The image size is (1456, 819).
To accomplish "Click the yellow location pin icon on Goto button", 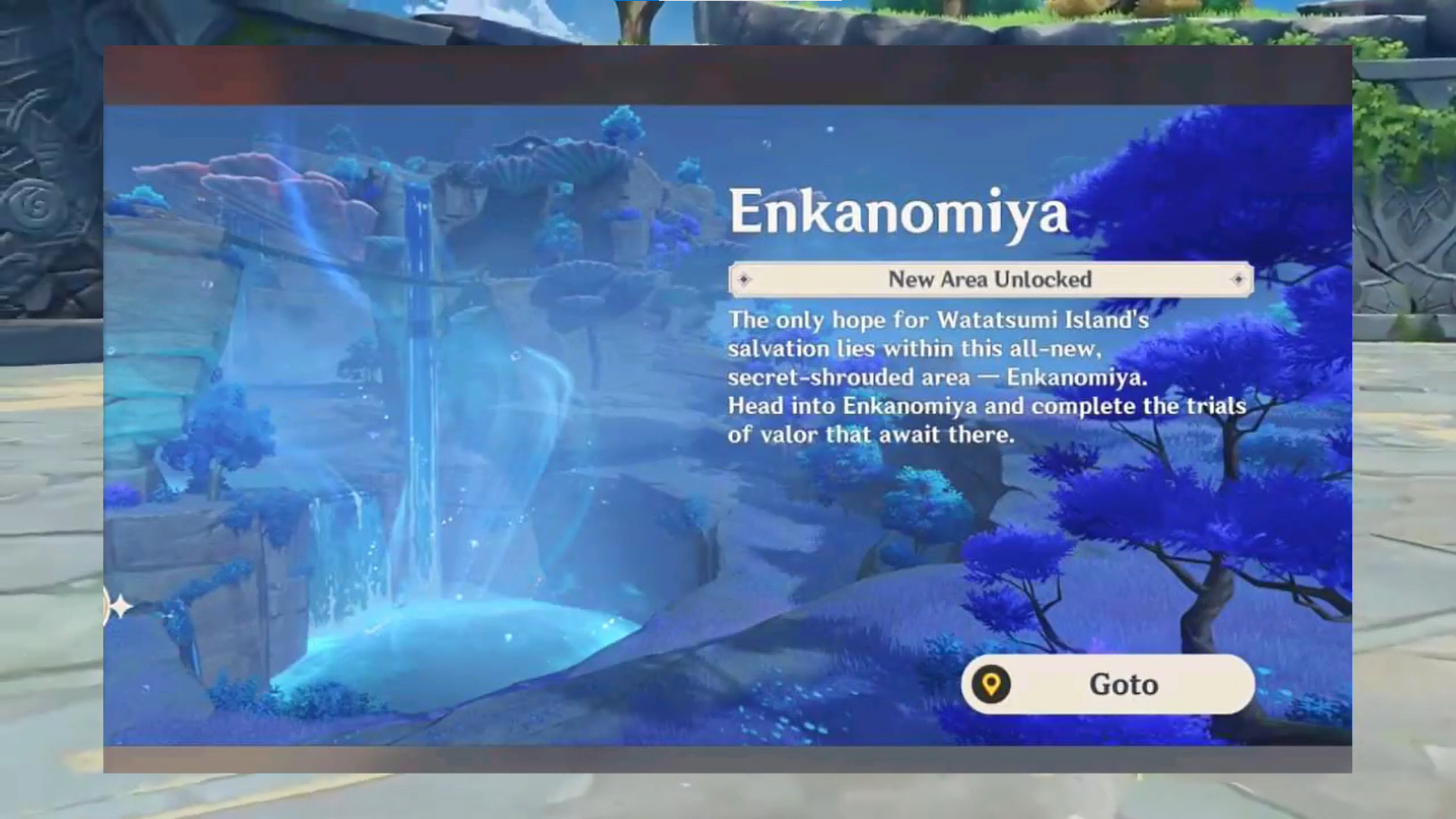I will [x=992, y=685].
